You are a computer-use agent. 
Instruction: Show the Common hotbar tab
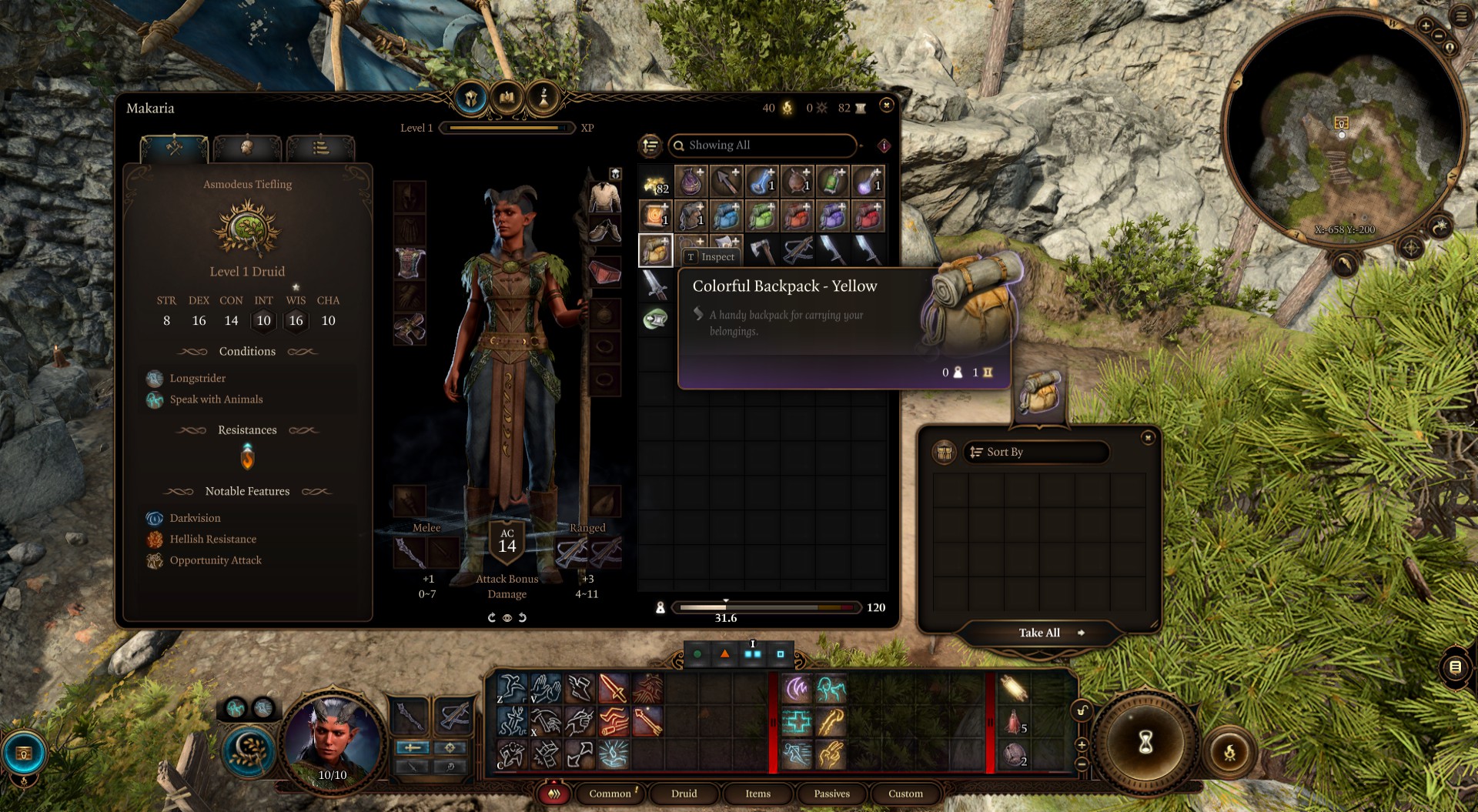click(x=610, y=794)
